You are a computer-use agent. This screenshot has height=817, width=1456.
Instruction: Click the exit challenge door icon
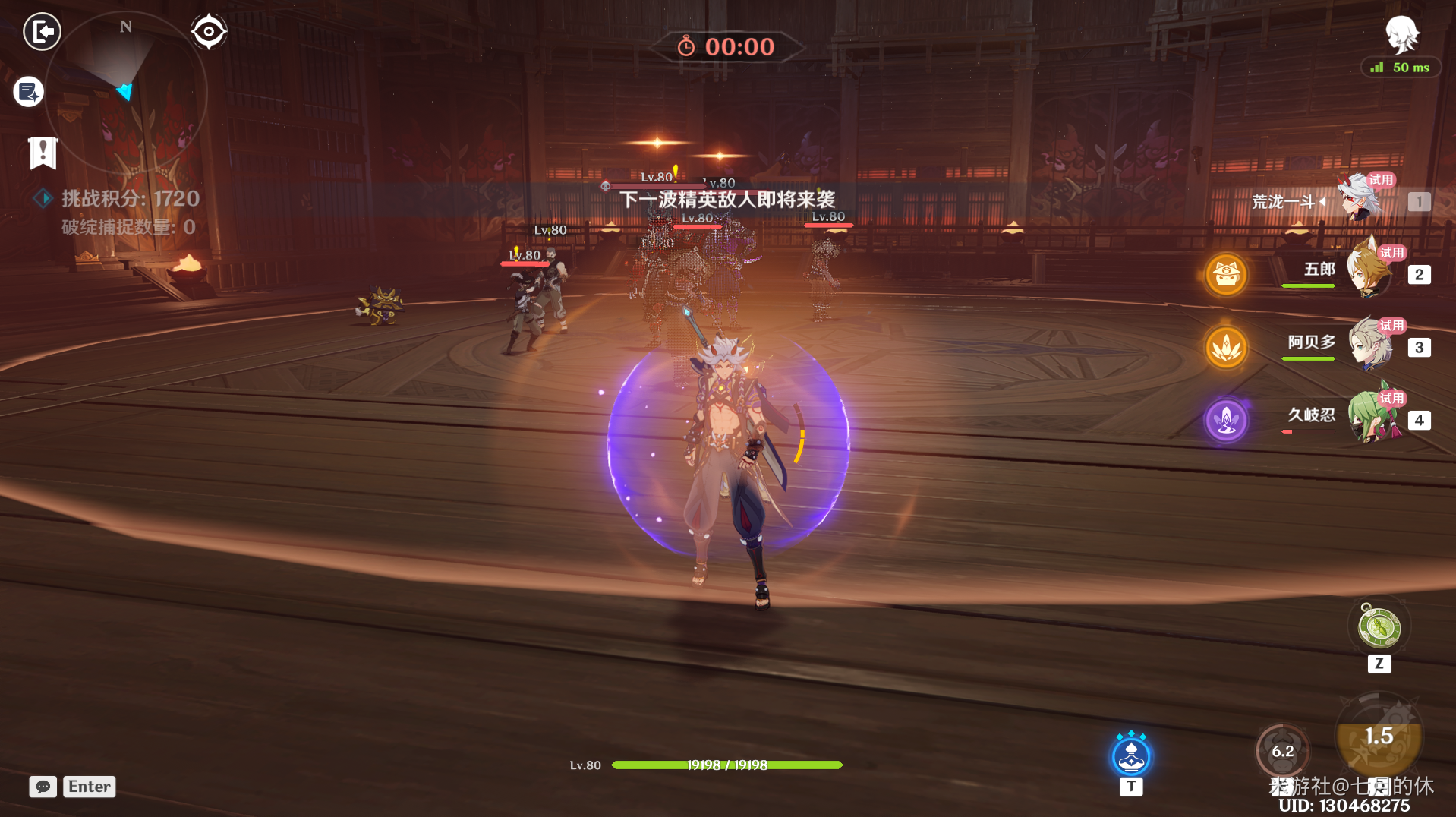[x=42, y=32]
